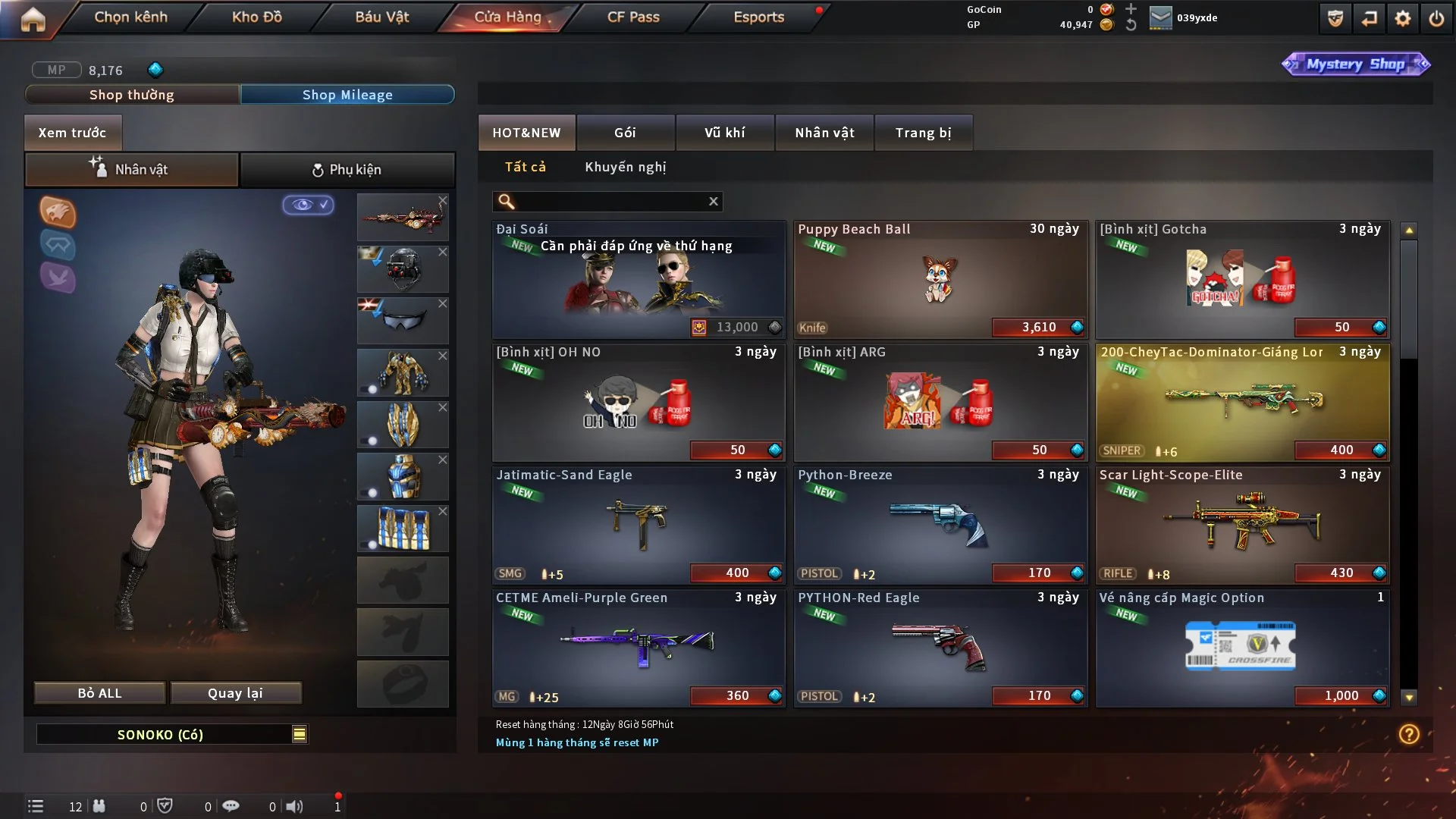This screenshot has width=1456, height=819.
Task: Select the Python-Breeze pistol item
Action: [940, 525]
